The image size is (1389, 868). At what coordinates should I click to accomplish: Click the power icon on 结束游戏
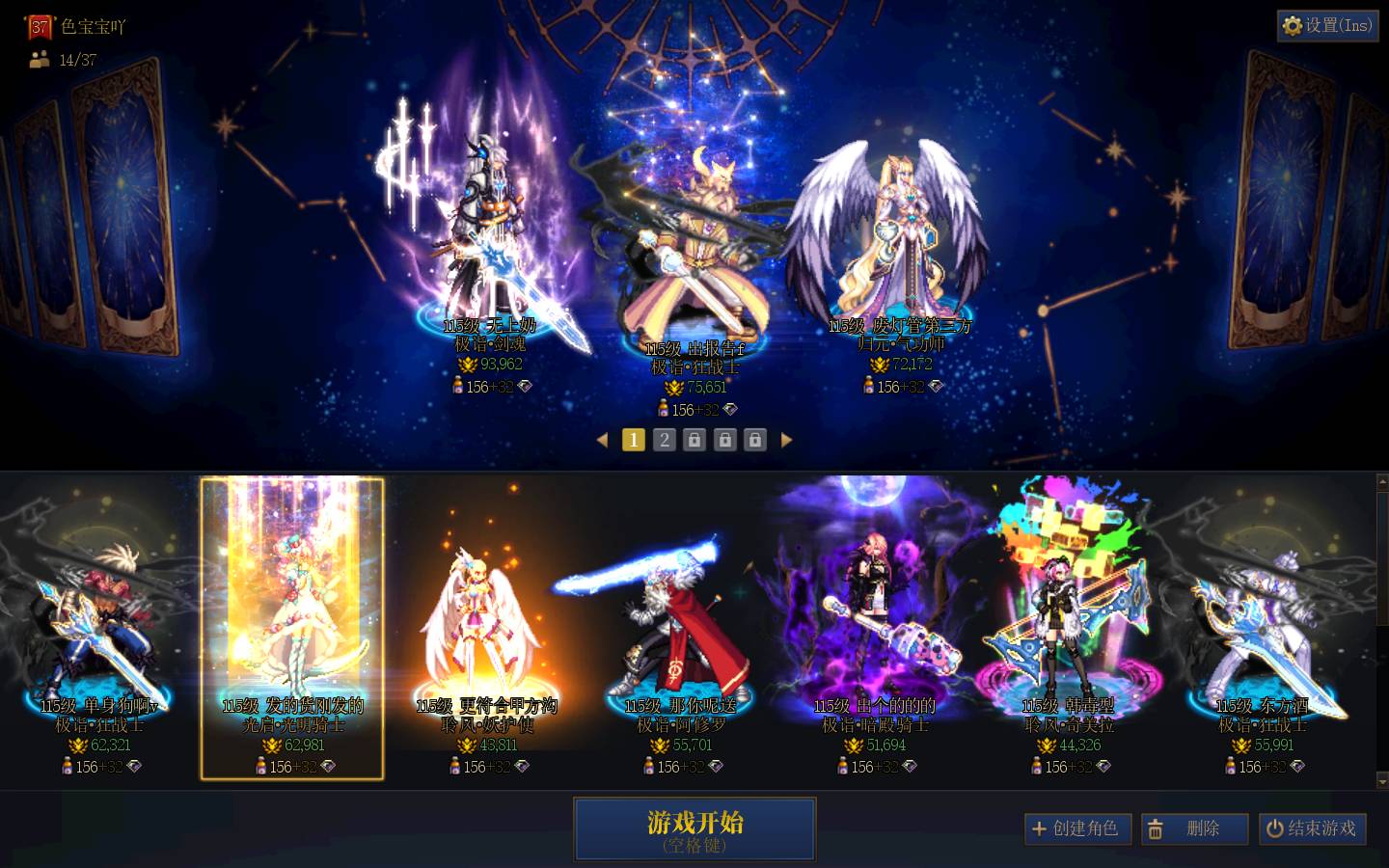coord(1275,828)
